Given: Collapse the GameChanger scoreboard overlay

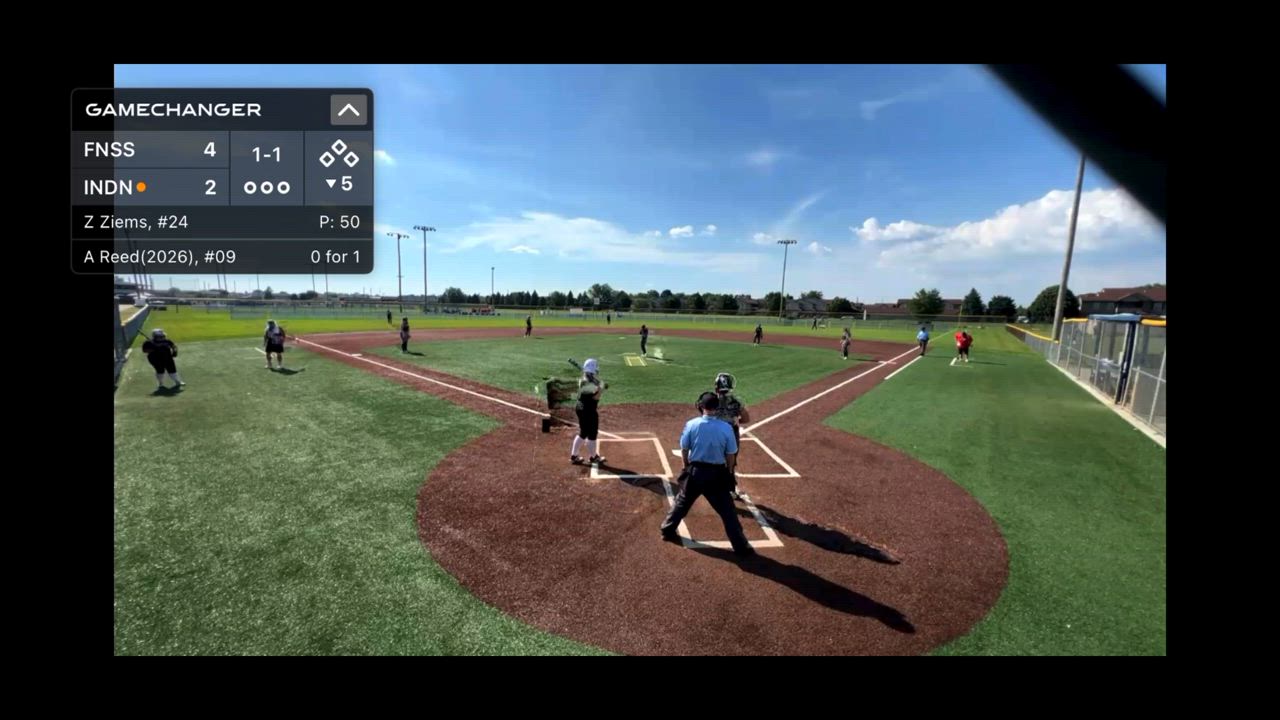Looking at the screenshot, I should 348,110.
